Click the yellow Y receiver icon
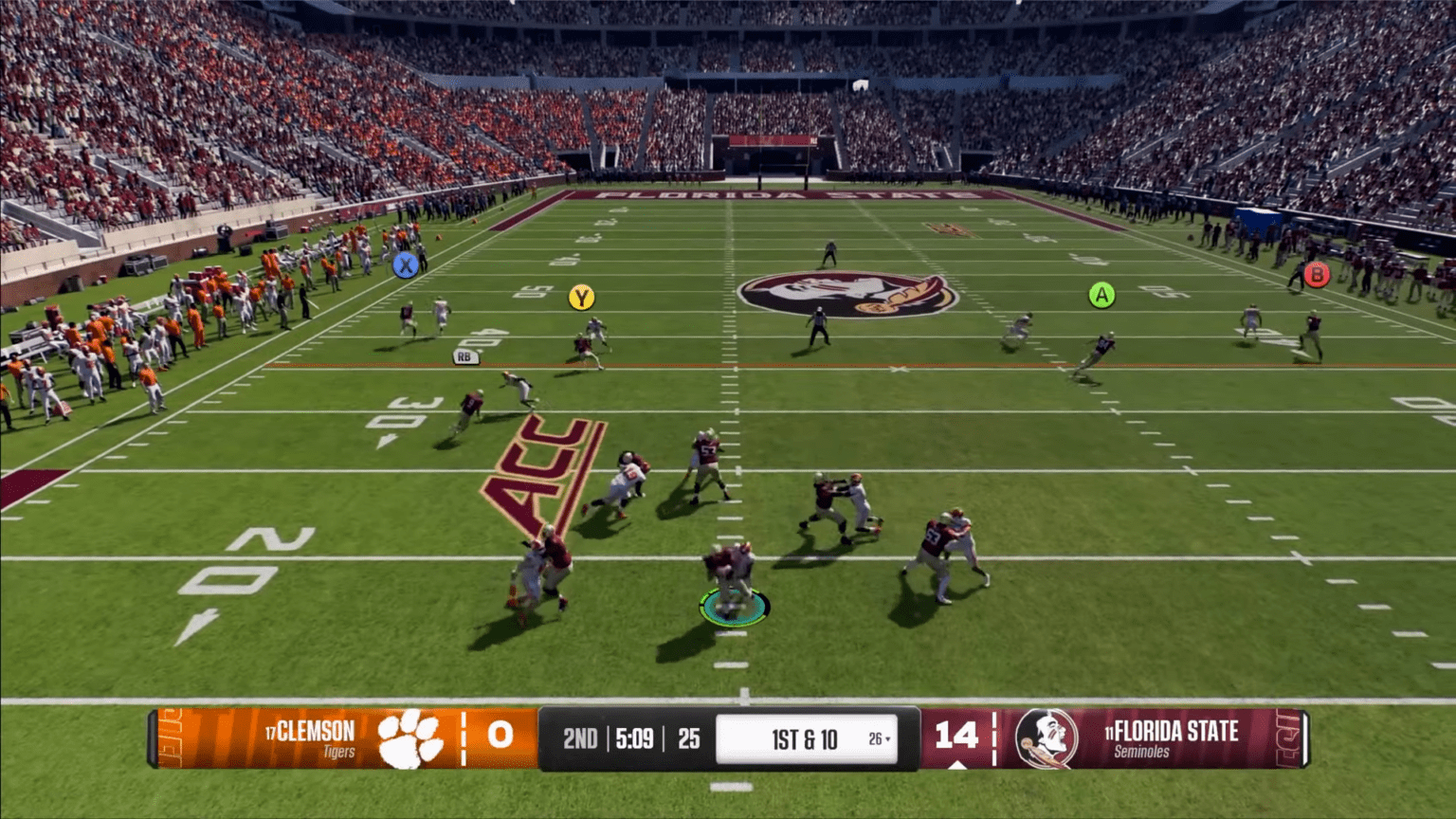This screenshot has height=819, width=1456. 581,296
